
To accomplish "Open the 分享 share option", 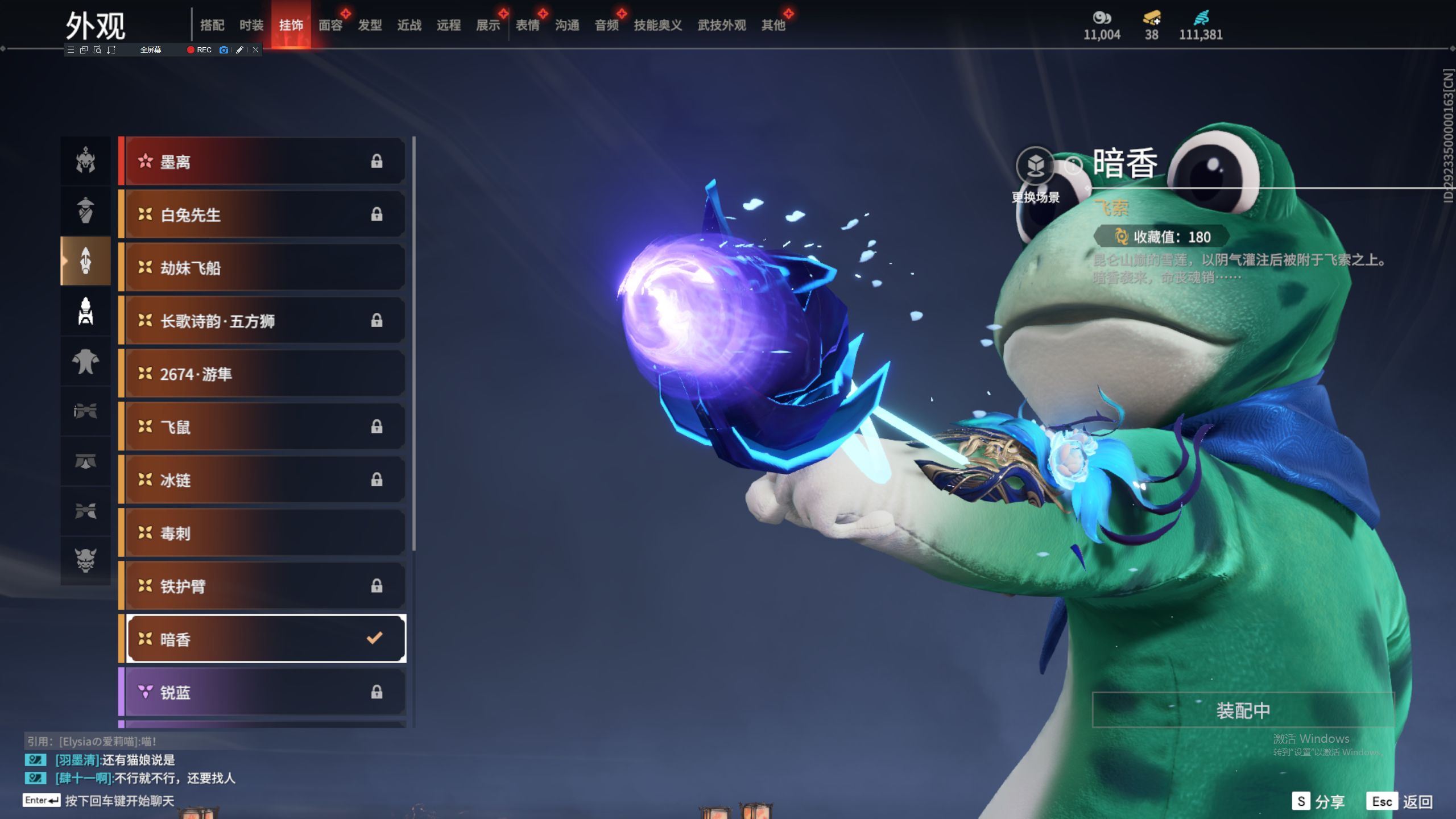I will (x=1318, y=801).
